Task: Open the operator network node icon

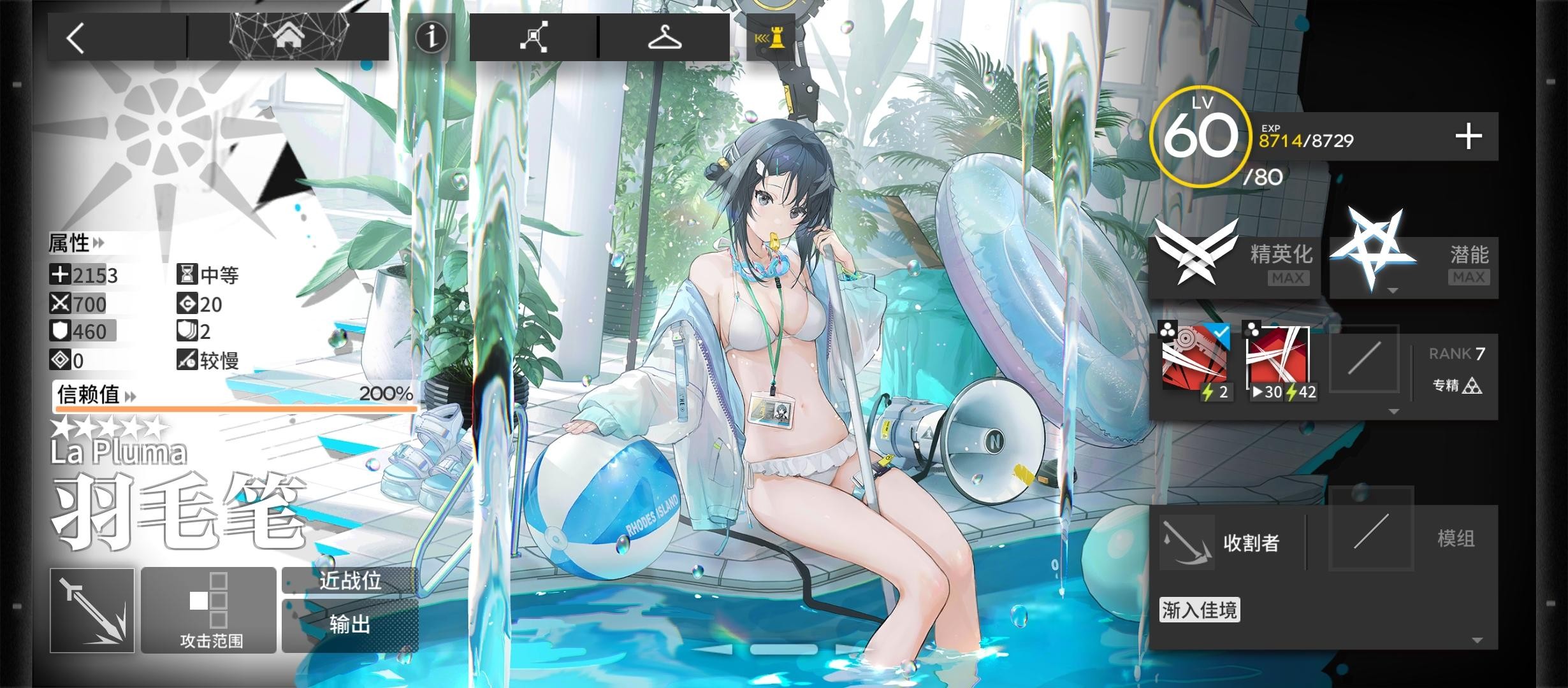Action: pos(534,38)
